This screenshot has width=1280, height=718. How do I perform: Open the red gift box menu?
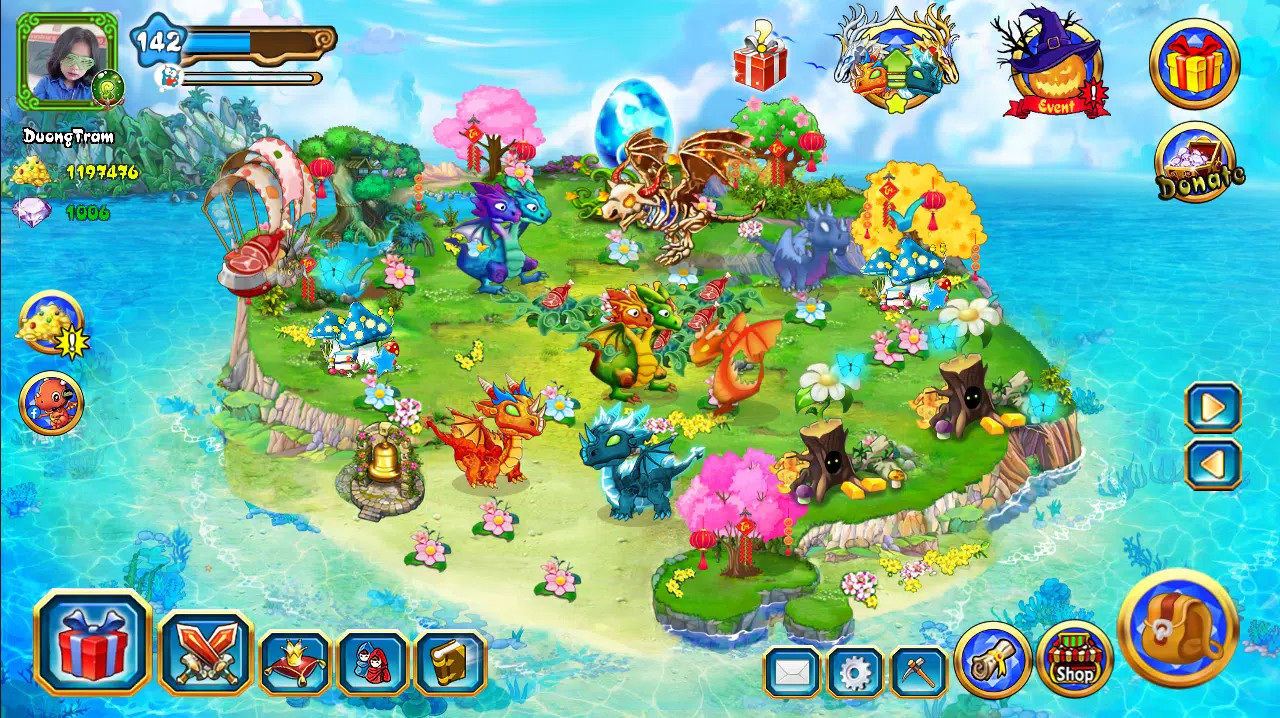click(92, 643)
